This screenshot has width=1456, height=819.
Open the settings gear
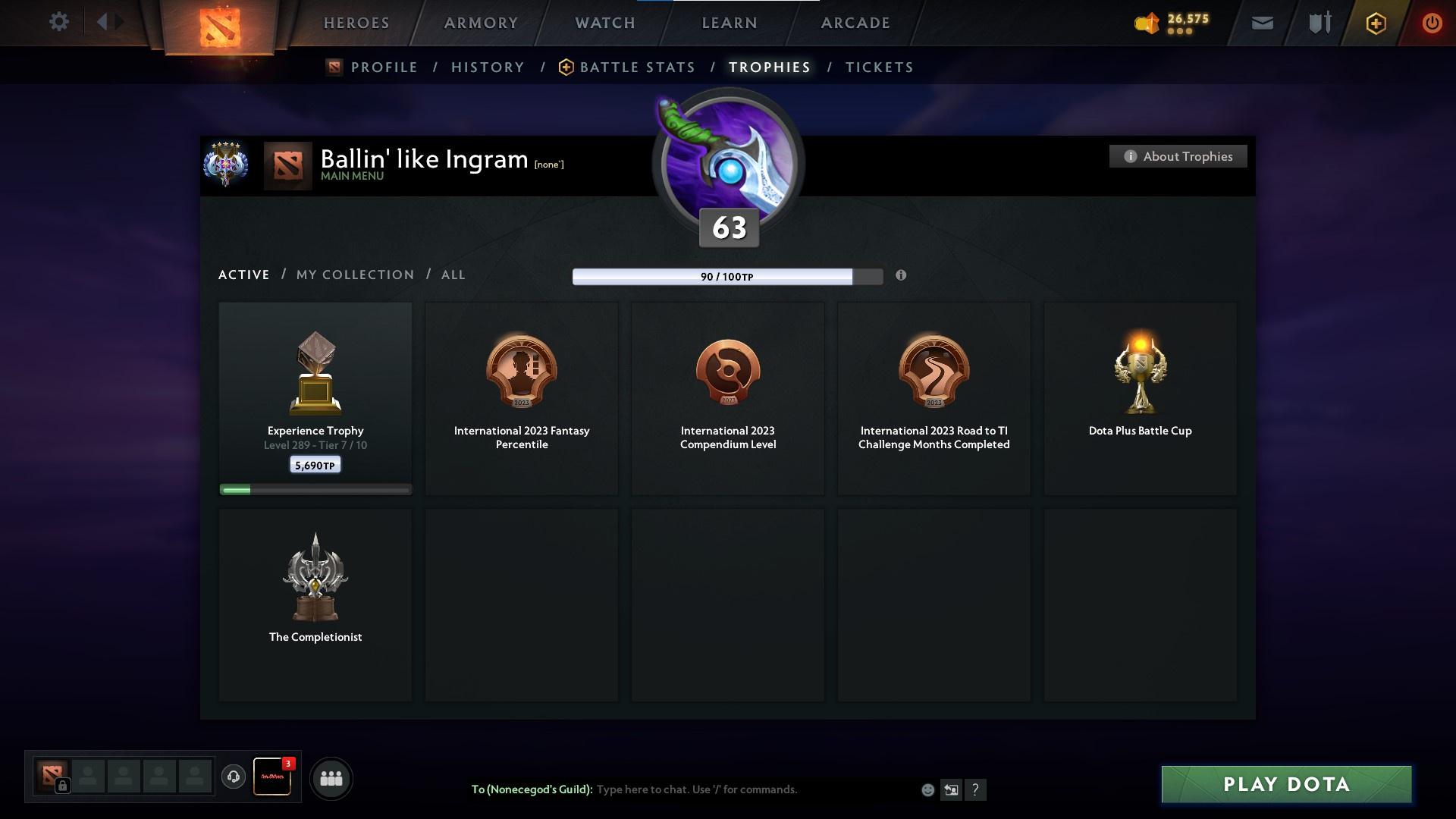[x=59, y=21]
